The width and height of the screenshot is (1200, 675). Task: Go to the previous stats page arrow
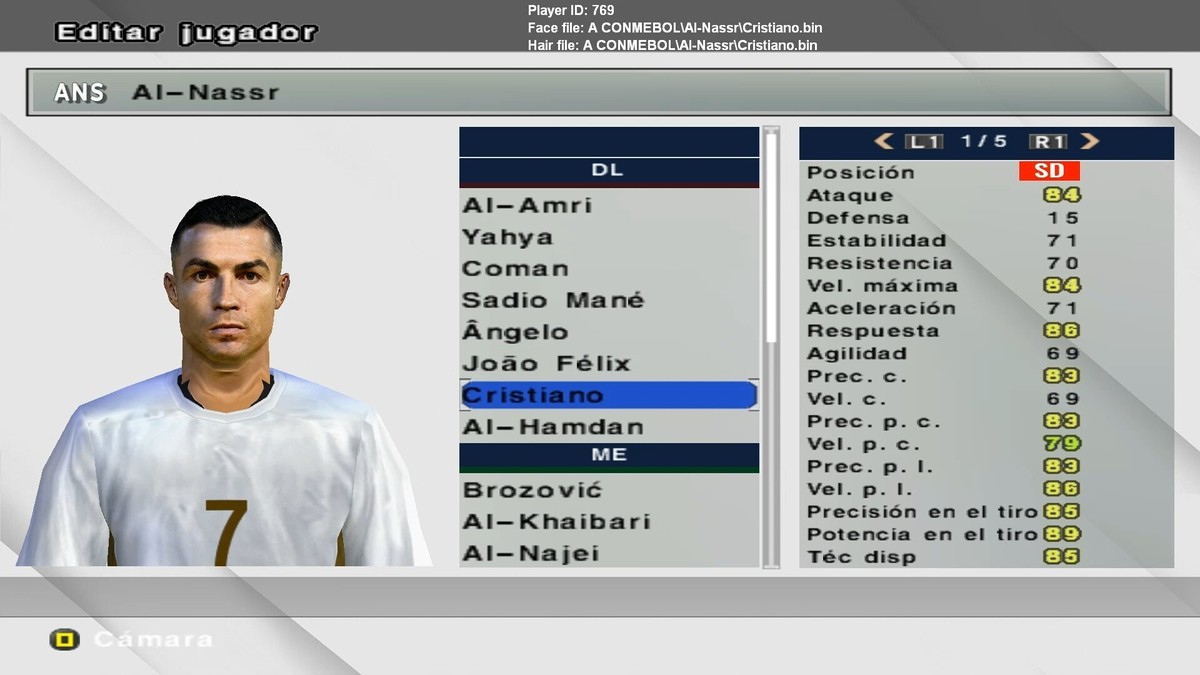coord(883,142)
